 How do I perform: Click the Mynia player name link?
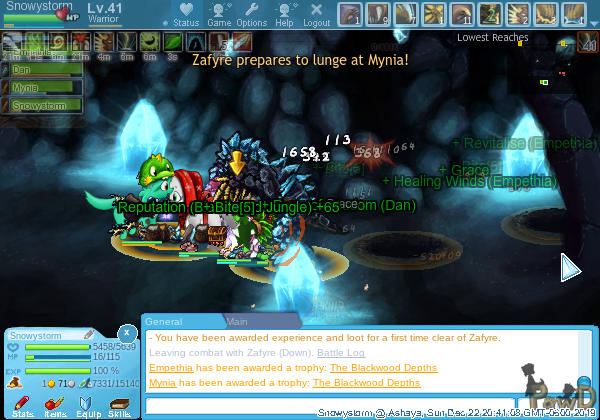point(162,382)
